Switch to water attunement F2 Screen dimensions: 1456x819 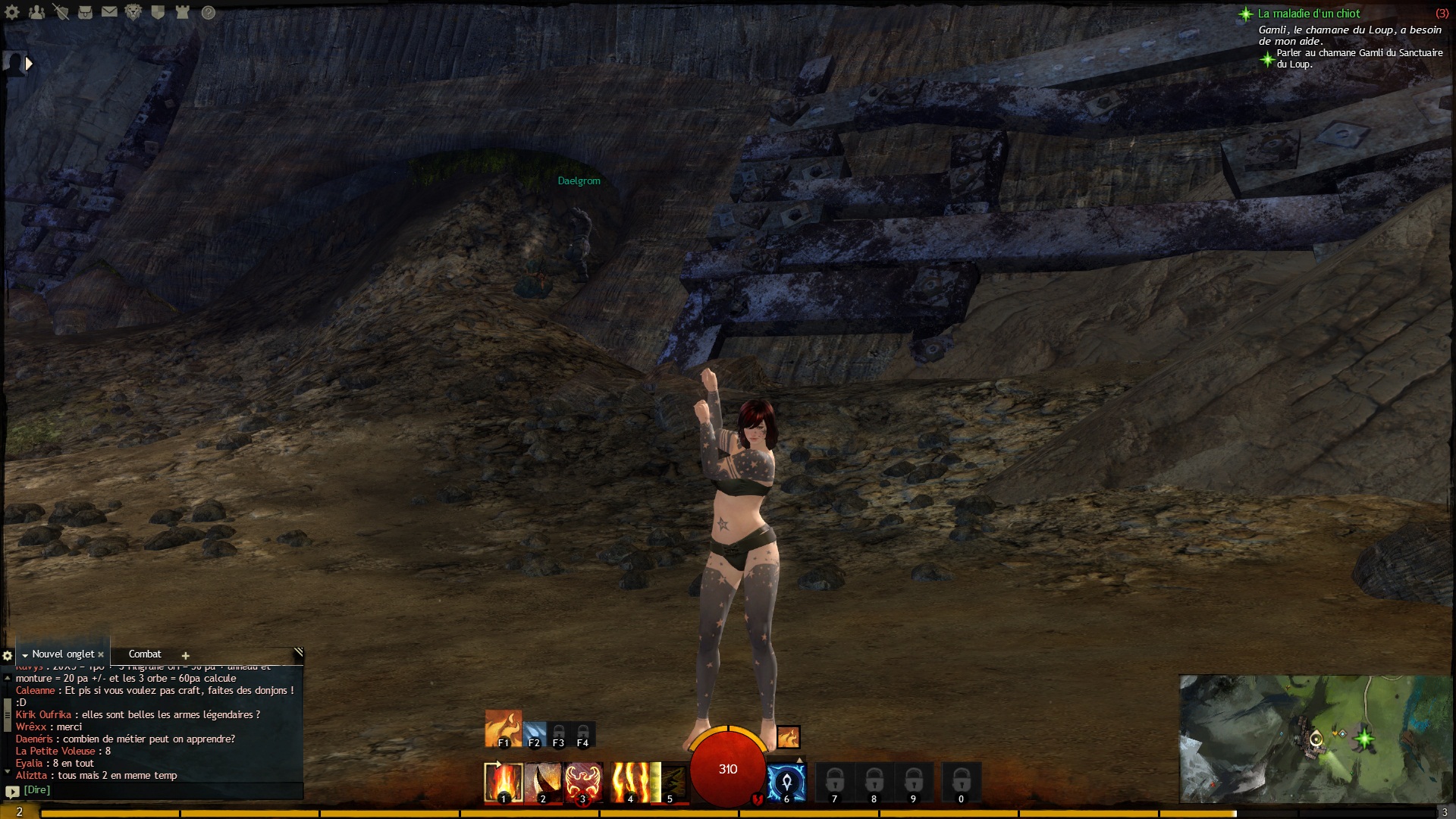534,734
